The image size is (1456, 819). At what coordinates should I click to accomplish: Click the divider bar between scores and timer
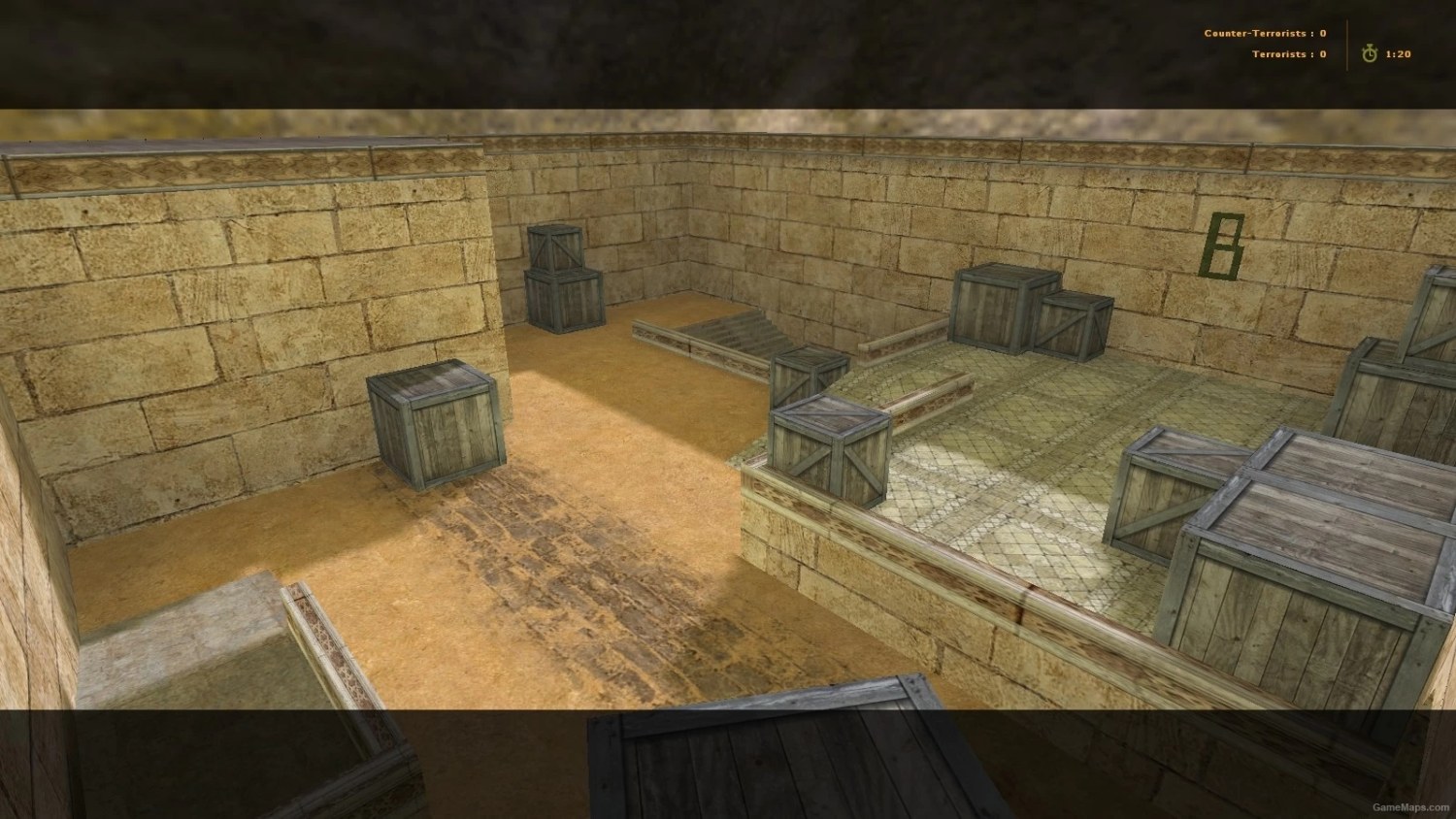pyautogui.click(x=1349, y=44)
